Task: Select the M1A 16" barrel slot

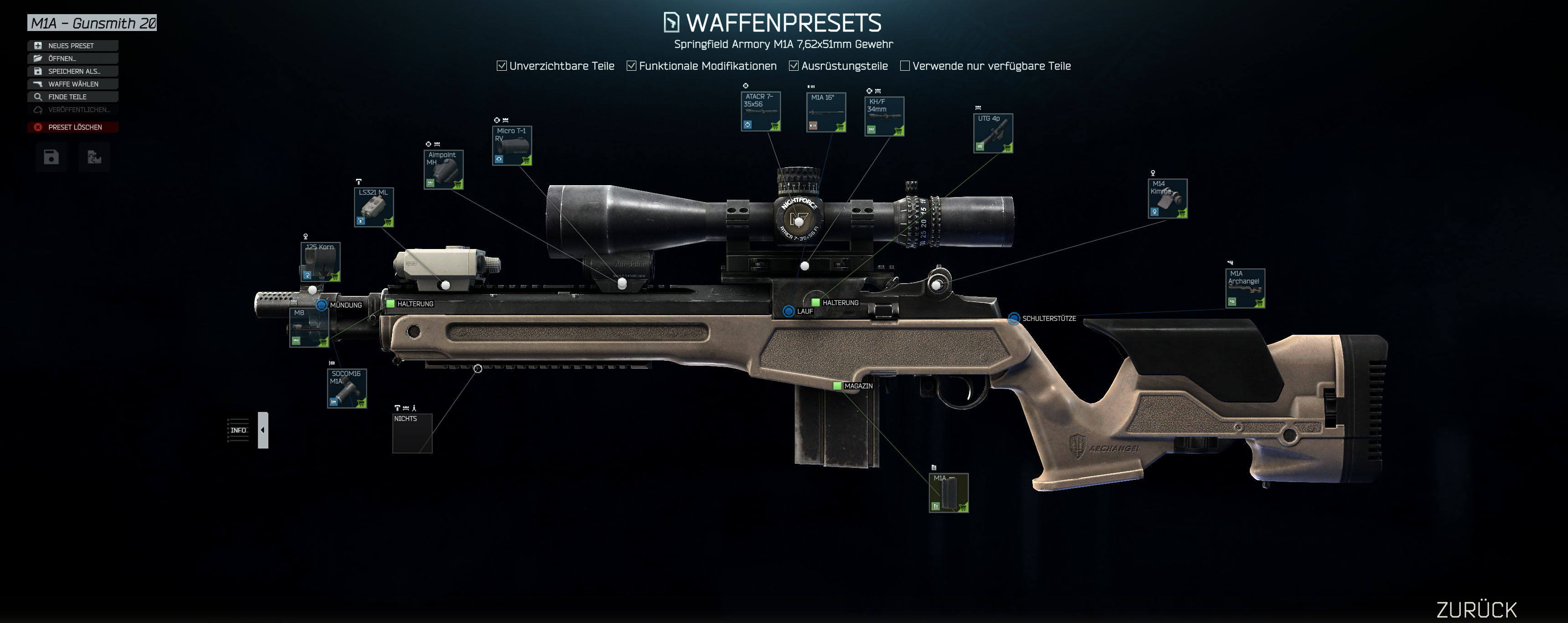Action: pos(826,112)
